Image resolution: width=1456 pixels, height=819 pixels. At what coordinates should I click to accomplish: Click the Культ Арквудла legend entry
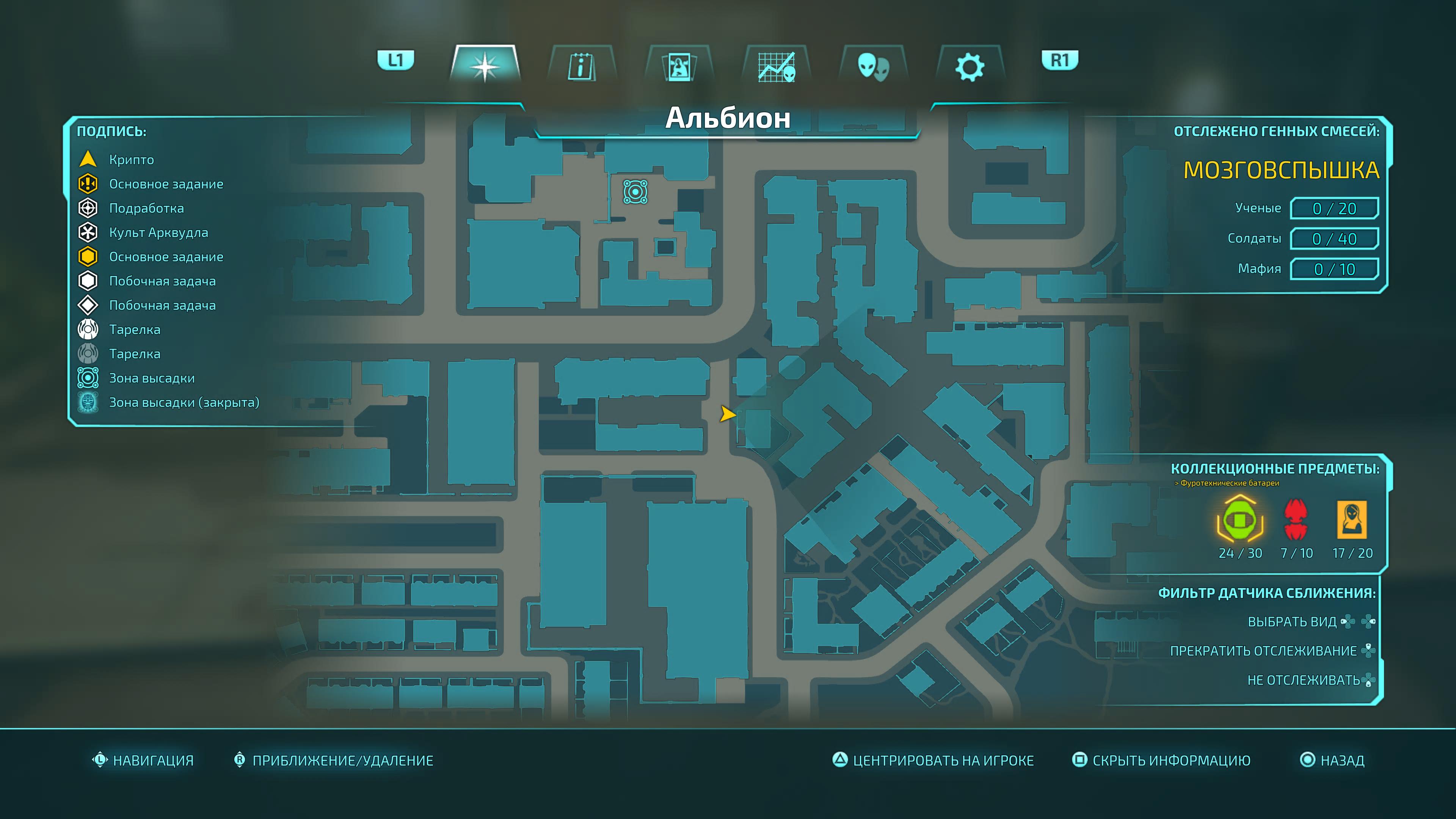(158, 232)
